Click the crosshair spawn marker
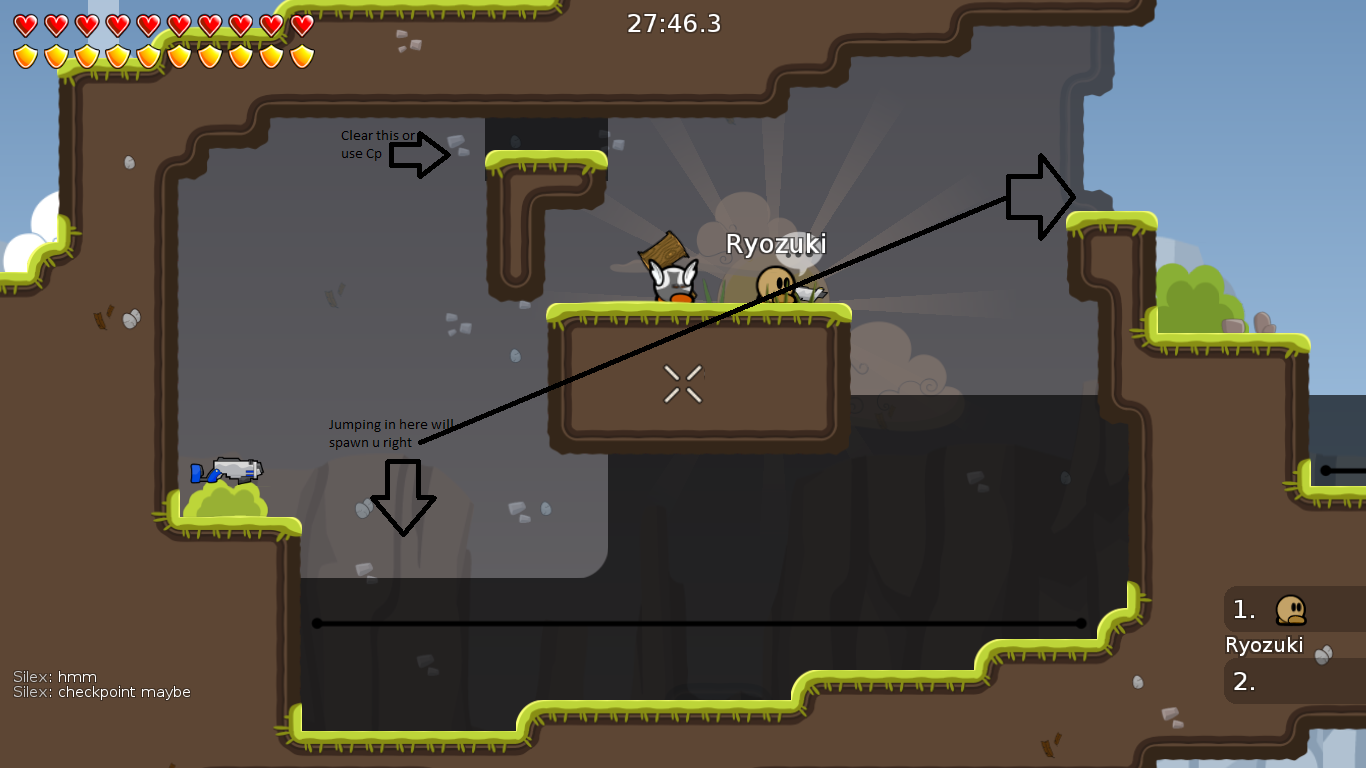This screenshot has width=1366, height=768. click(x=683, y=381)
